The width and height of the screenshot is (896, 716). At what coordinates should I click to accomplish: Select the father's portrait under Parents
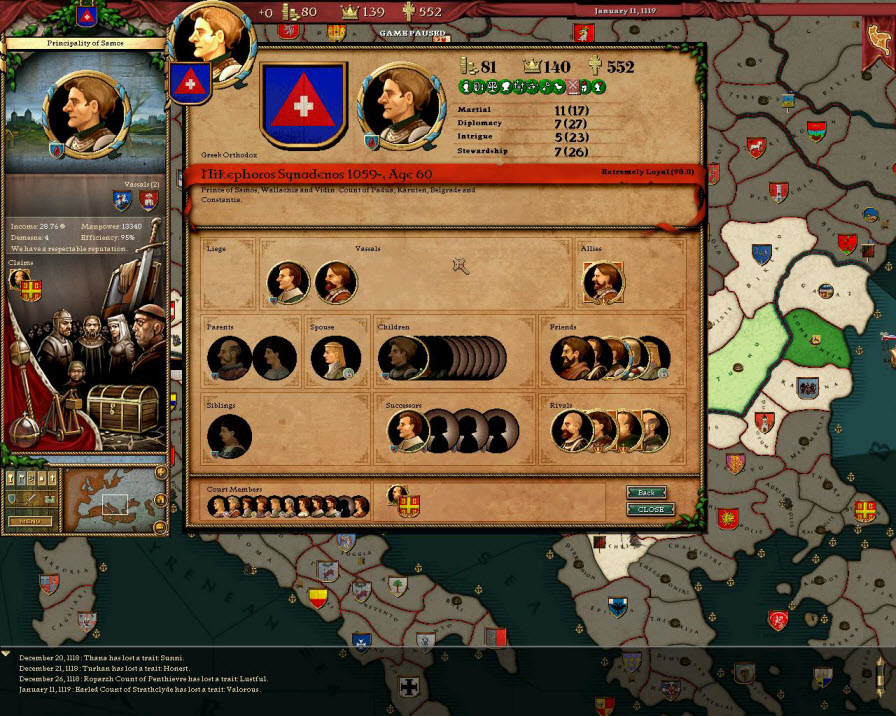[x=228, y=358]
